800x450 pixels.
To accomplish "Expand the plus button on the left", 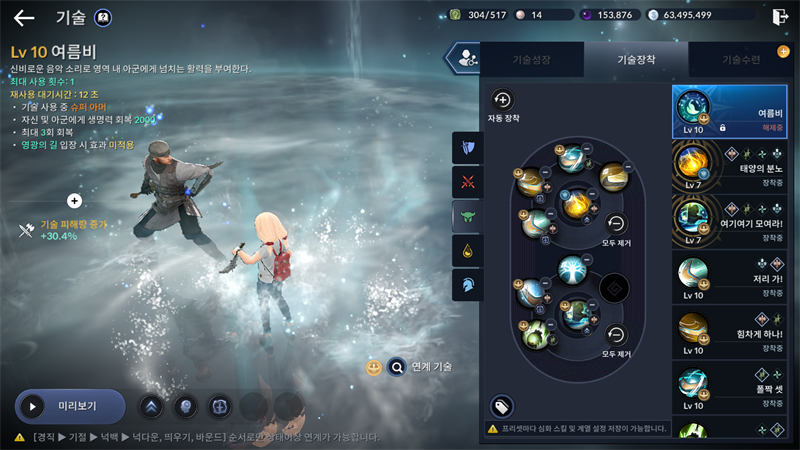I will pos(74,201).
